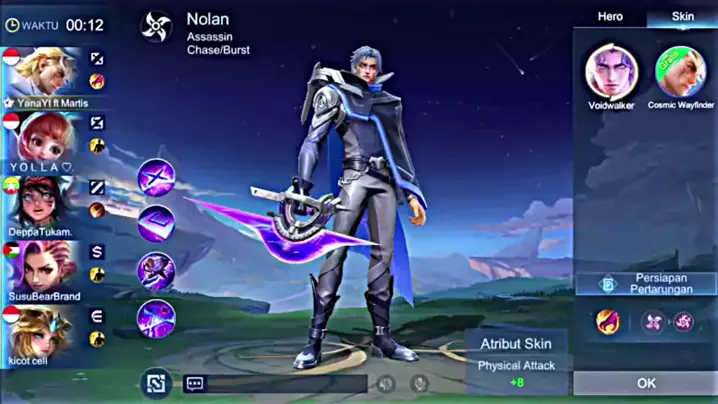The height and width of the screenshot is (404, 718).
Task: Toggle the speaker voice chat icon
Action: point(386,382)
